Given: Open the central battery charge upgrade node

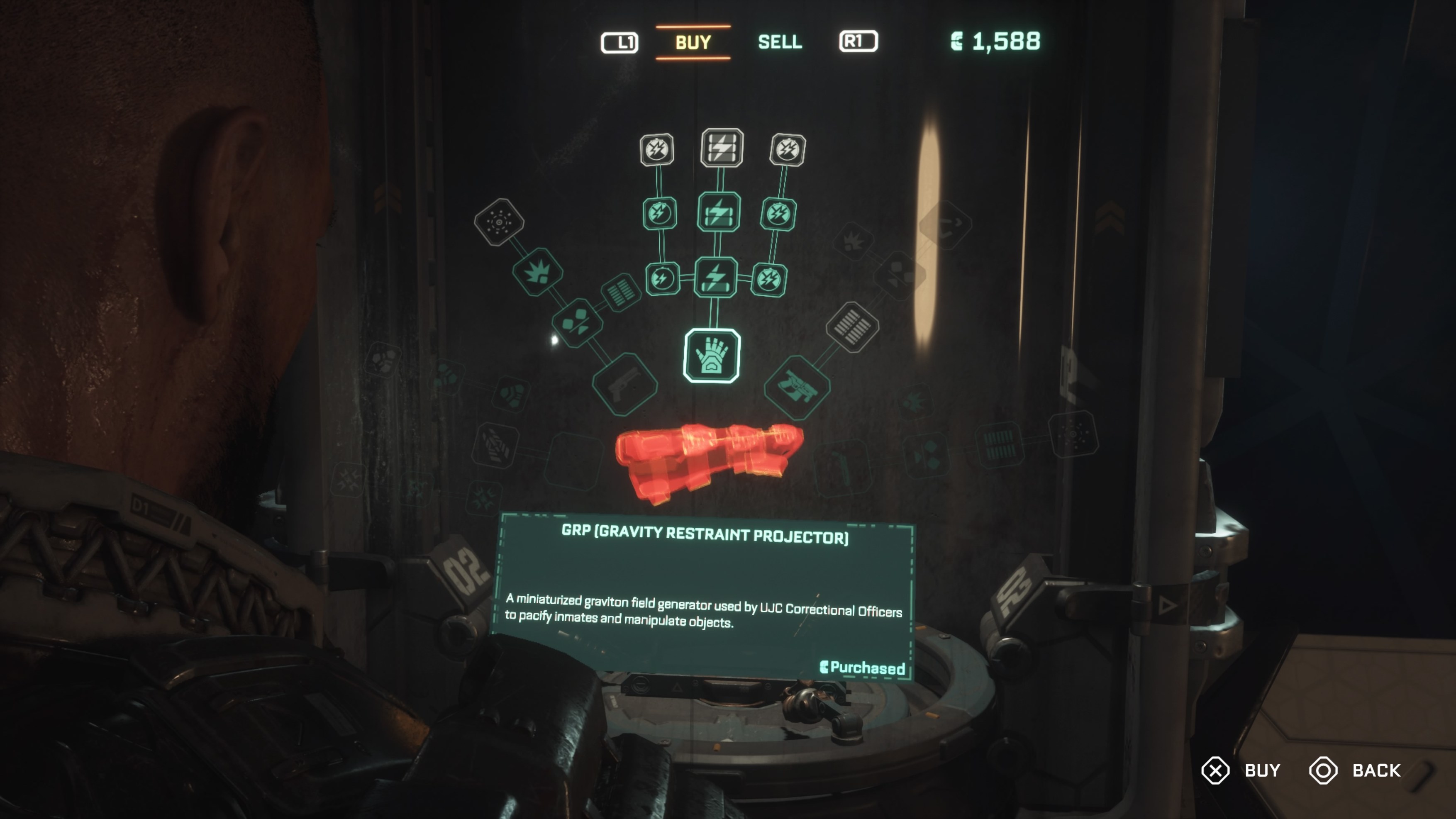Looking at the screenshot, I should pos(717,277).
